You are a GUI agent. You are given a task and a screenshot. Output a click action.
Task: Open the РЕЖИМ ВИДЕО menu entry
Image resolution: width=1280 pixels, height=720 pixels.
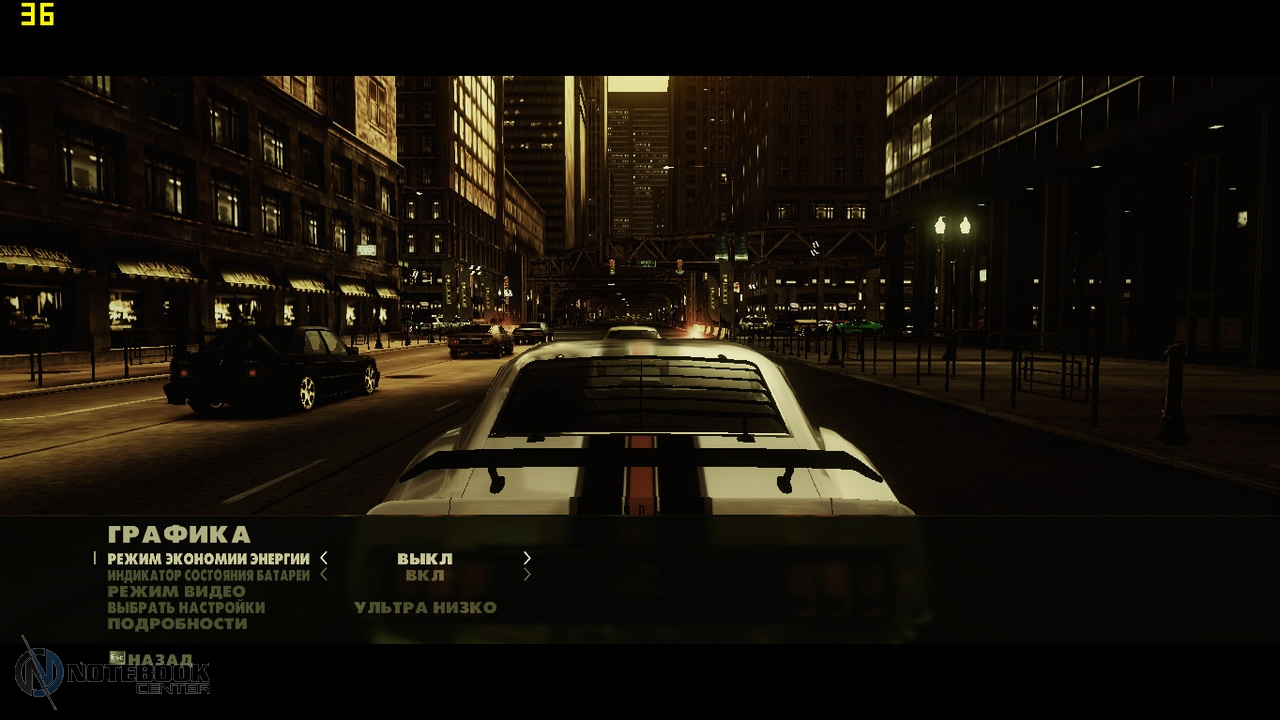tap(176, 591)
